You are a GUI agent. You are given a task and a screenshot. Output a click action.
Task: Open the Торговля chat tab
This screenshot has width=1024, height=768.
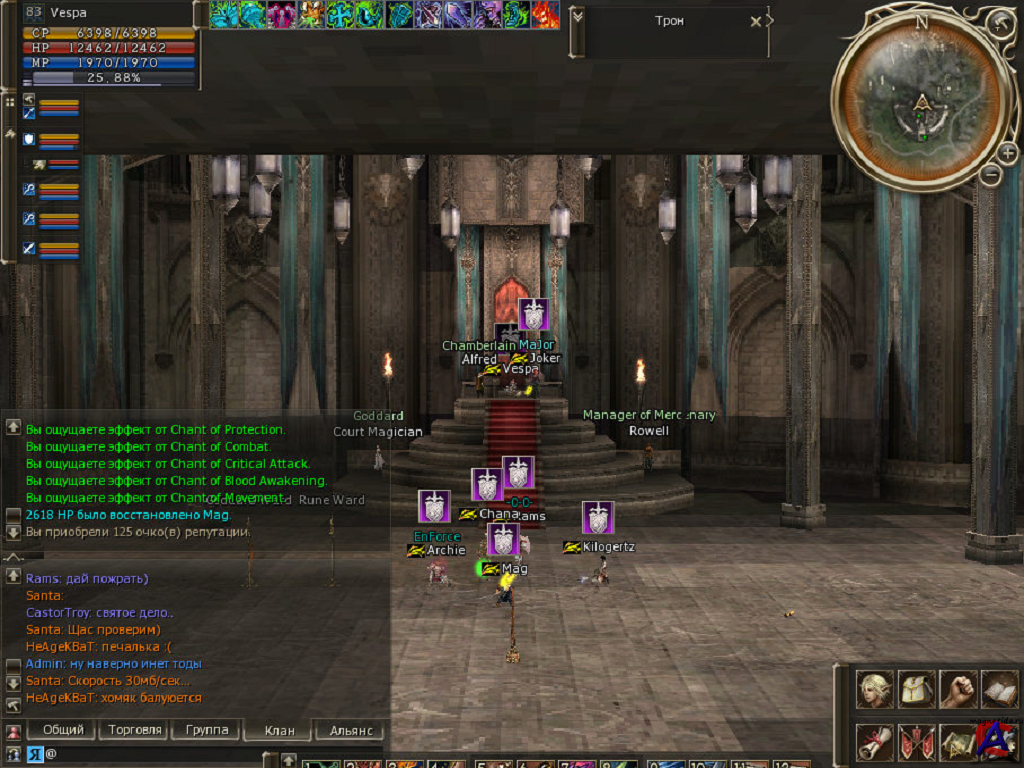pos(133,730)
